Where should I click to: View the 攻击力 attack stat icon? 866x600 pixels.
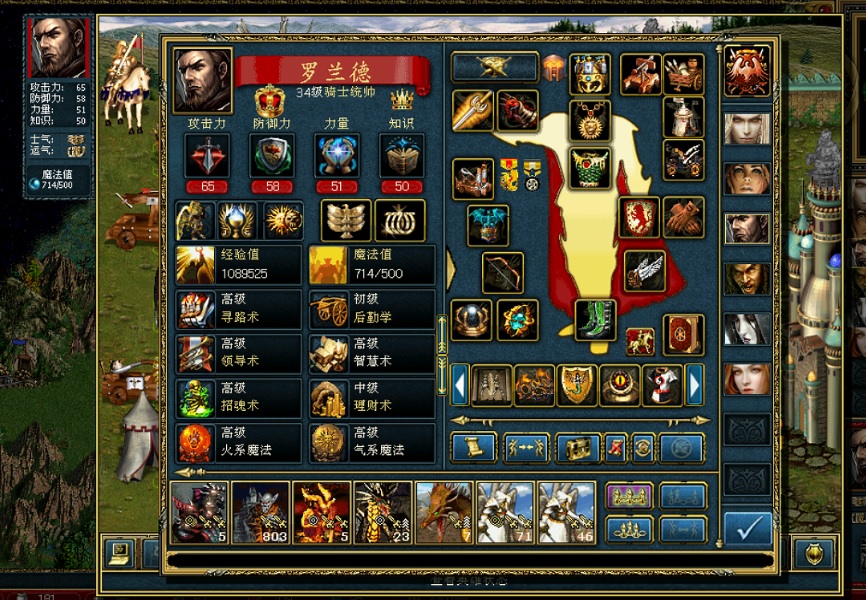click(207, 156)
